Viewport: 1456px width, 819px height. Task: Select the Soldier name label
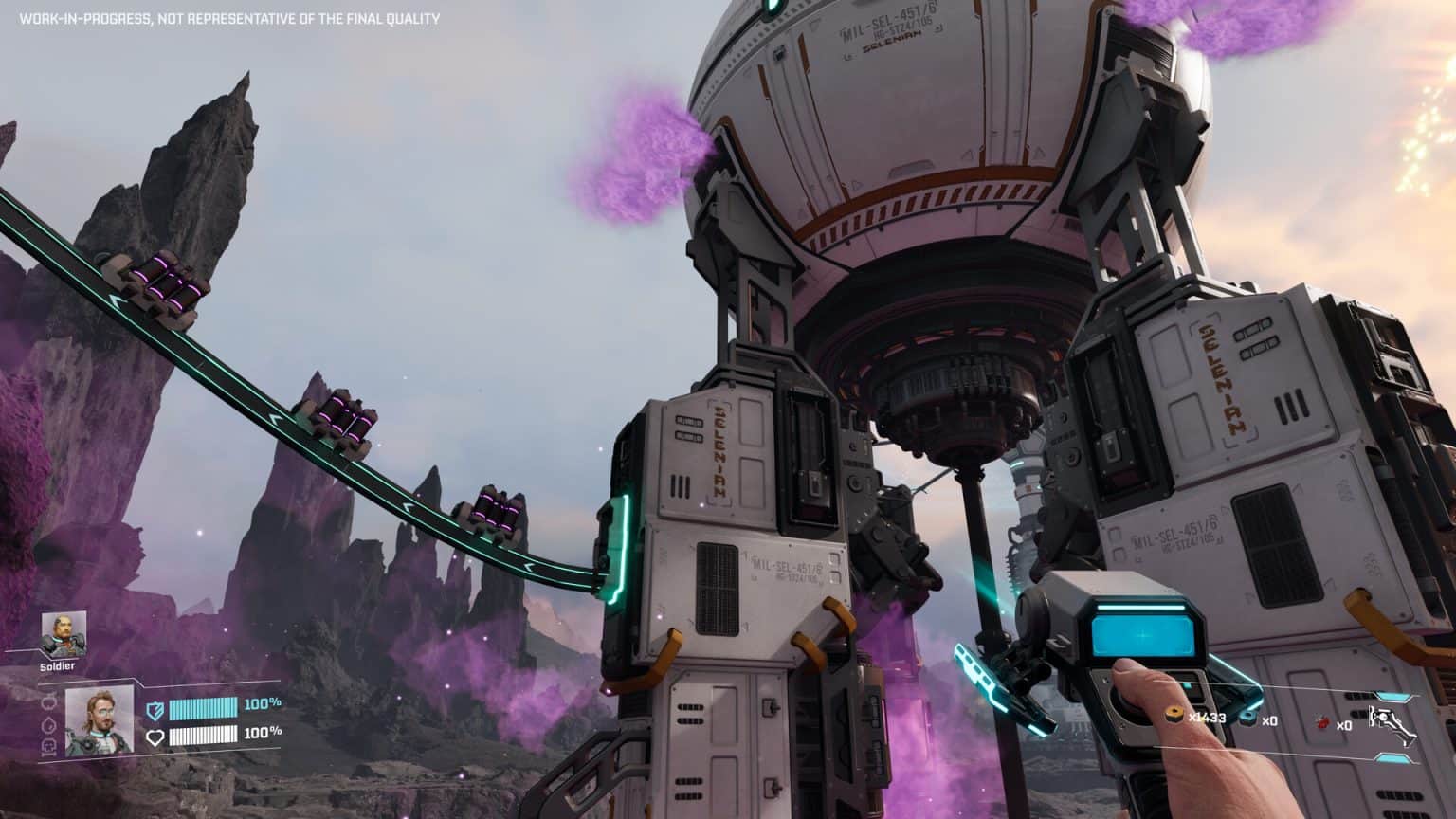[56, 665]
